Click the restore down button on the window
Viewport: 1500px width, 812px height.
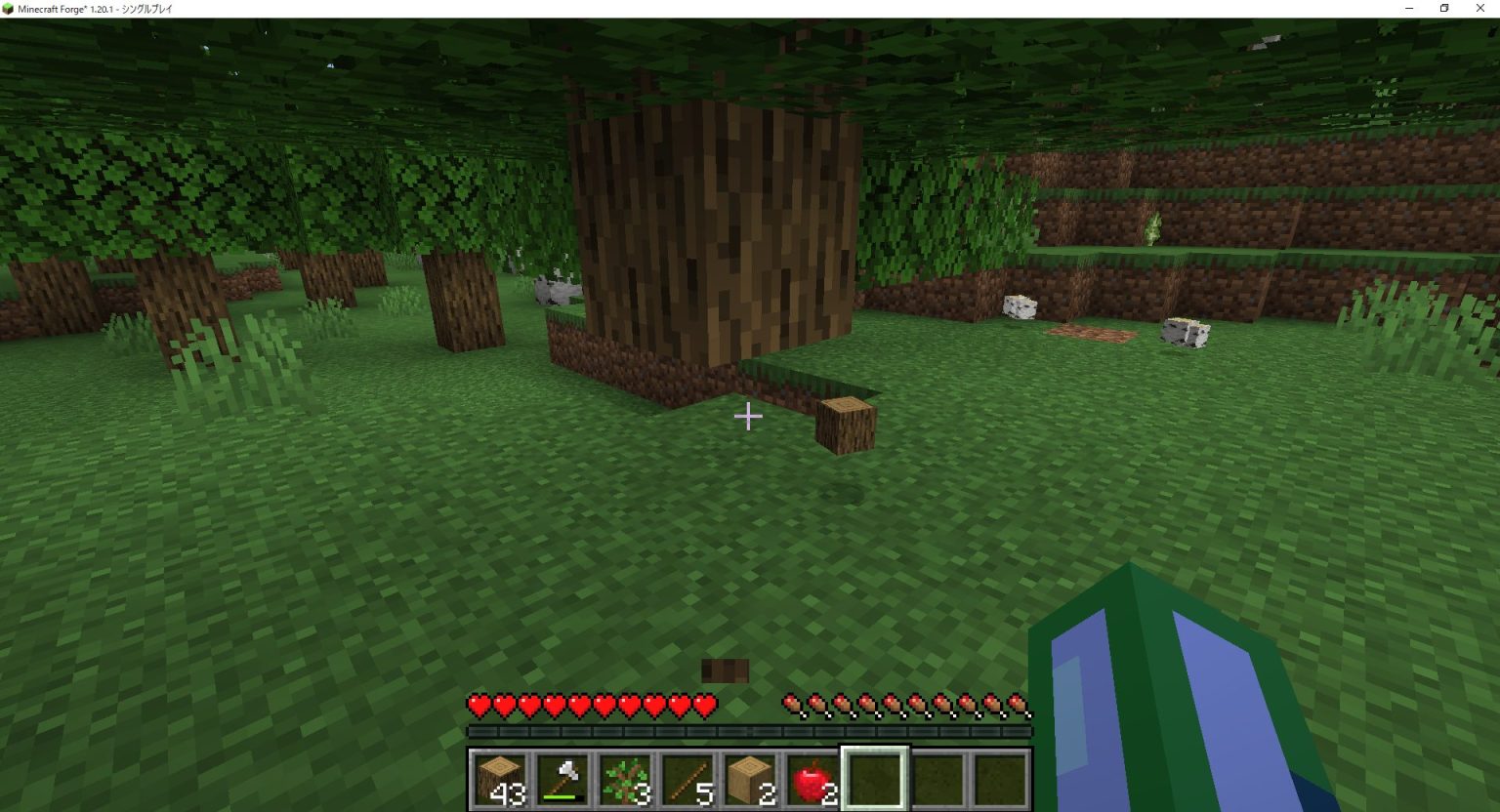(1444, 8)
